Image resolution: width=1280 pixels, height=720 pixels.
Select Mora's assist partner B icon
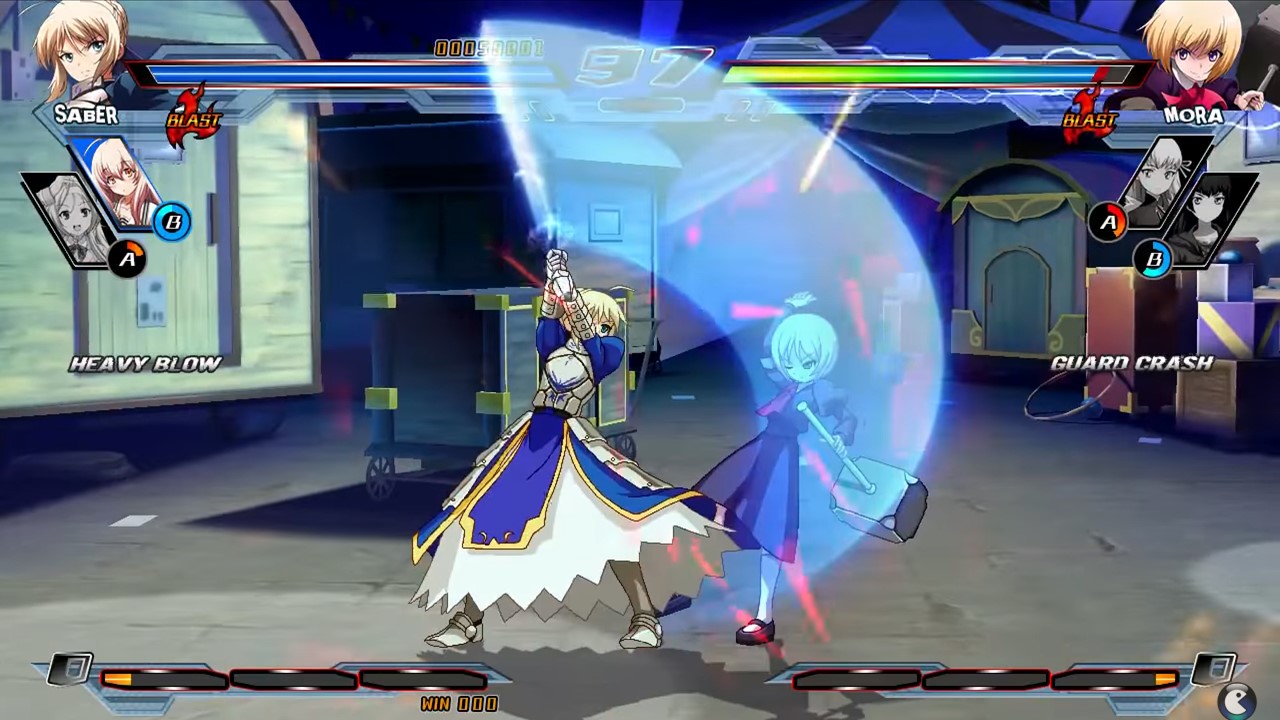1157,258
